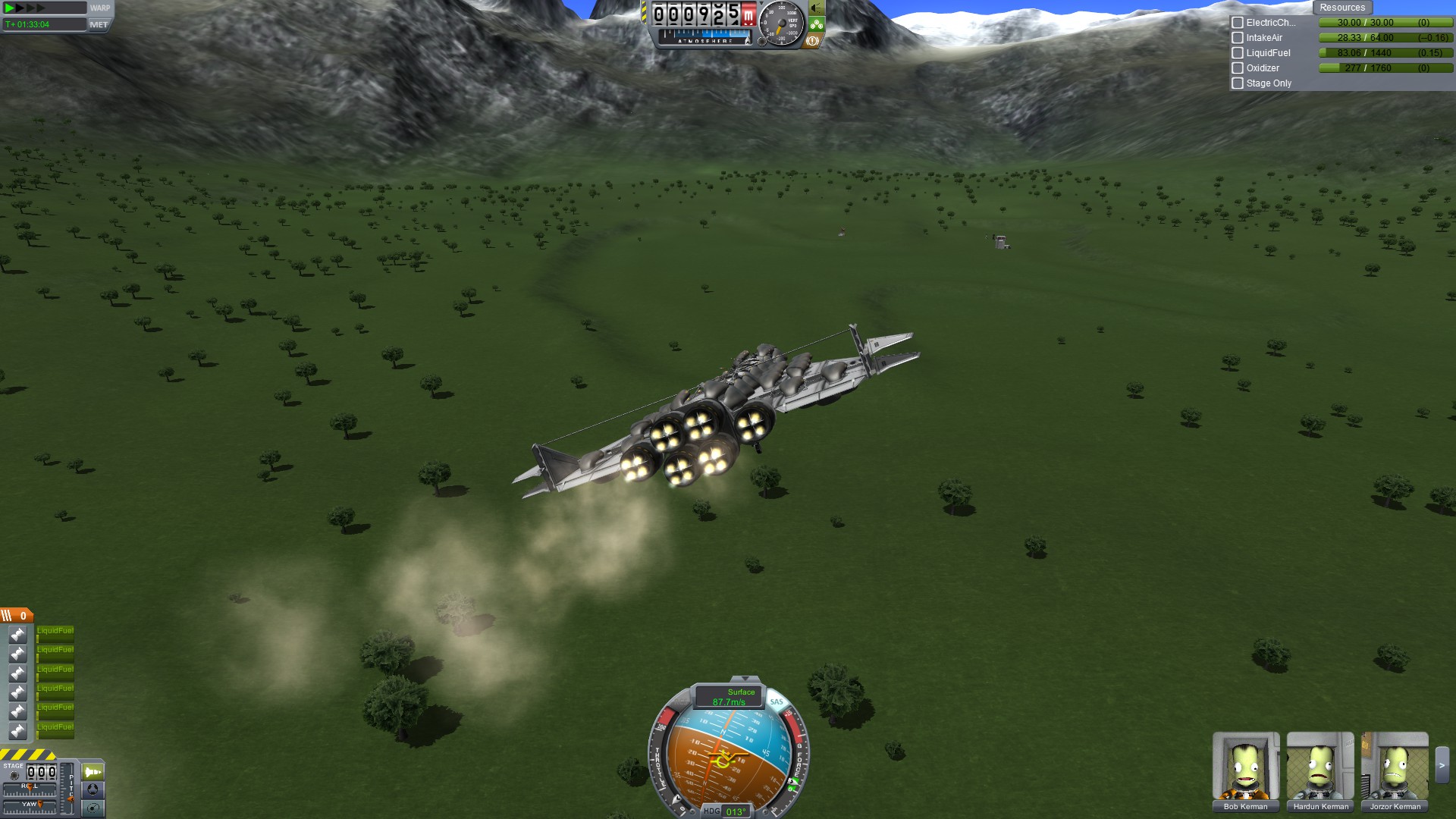1456x819 pixels.
Task: Tick the ElectricCharge resource checkbox
Action: pyautogui.click(x=1238, y=23)
